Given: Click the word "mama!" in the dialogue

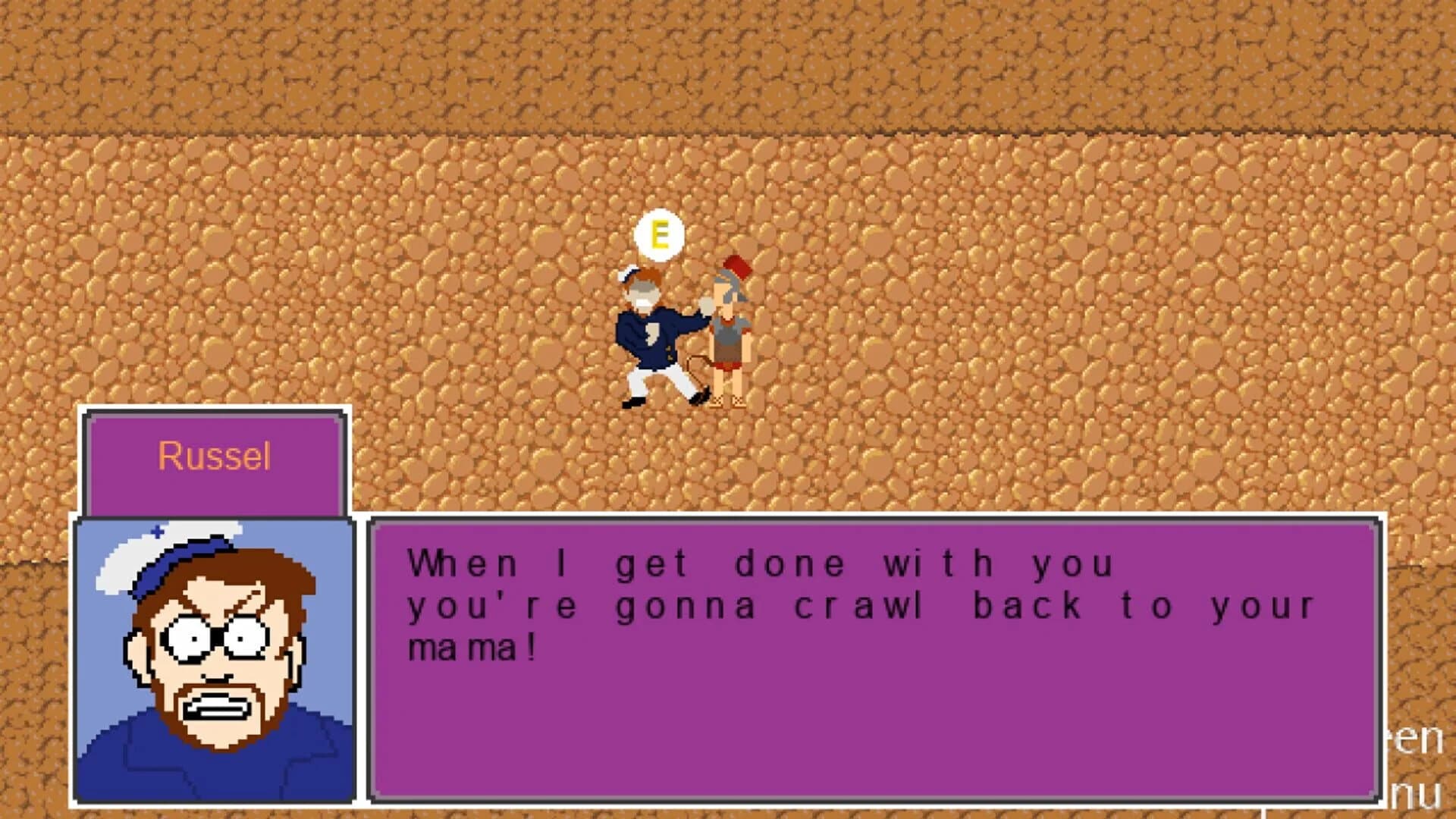Looking at the screenshot, I should tap(470, 646).
